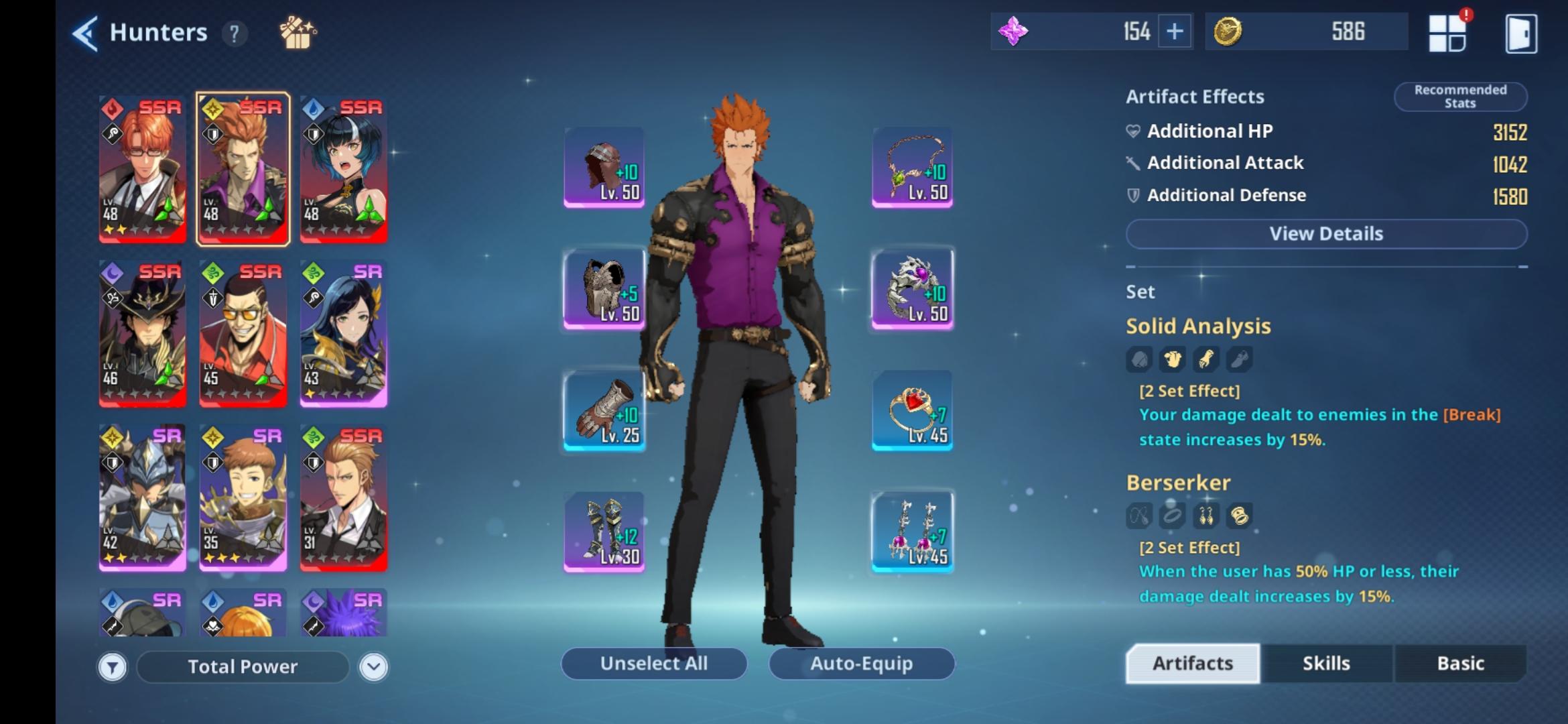Open the gift box icon near Hunters title
Viewport: 1568px width, 724px height.
click(x=297, y=32)
